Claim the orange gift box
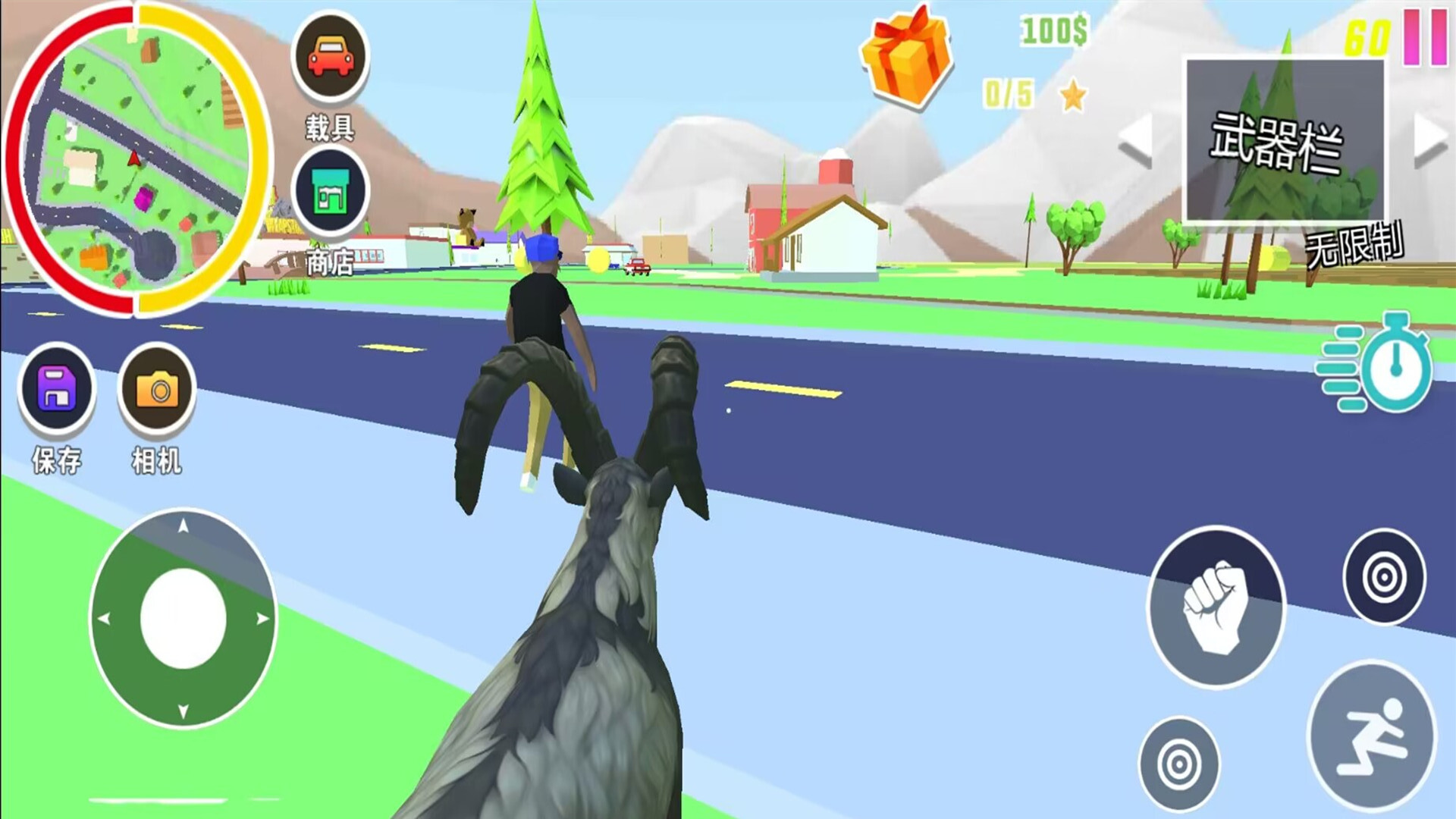The width and height of the screenshot is (1456, 819). coord(906,57)
